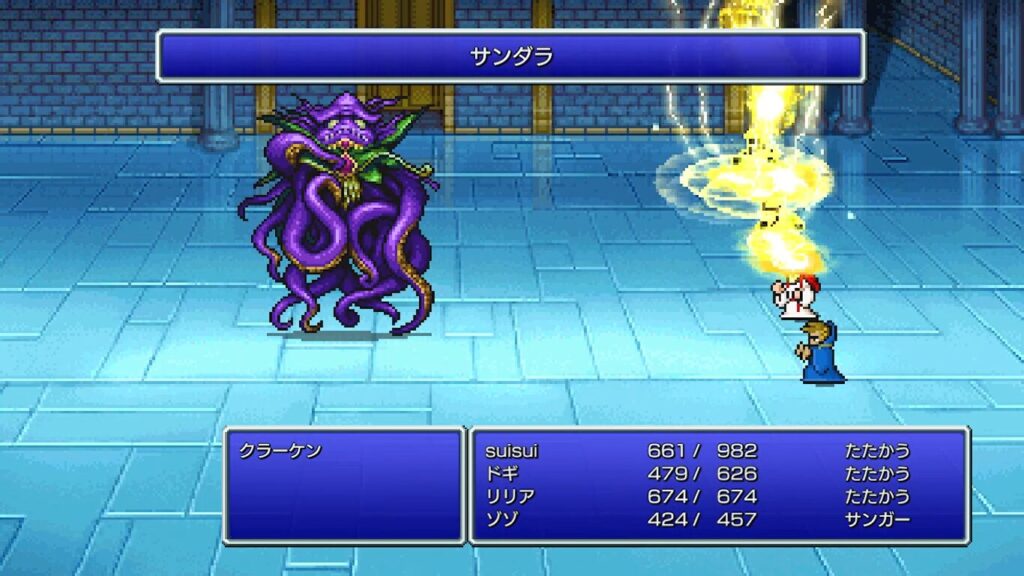
Task: Select the ドギ party member row
Action: tap(500, 474)
